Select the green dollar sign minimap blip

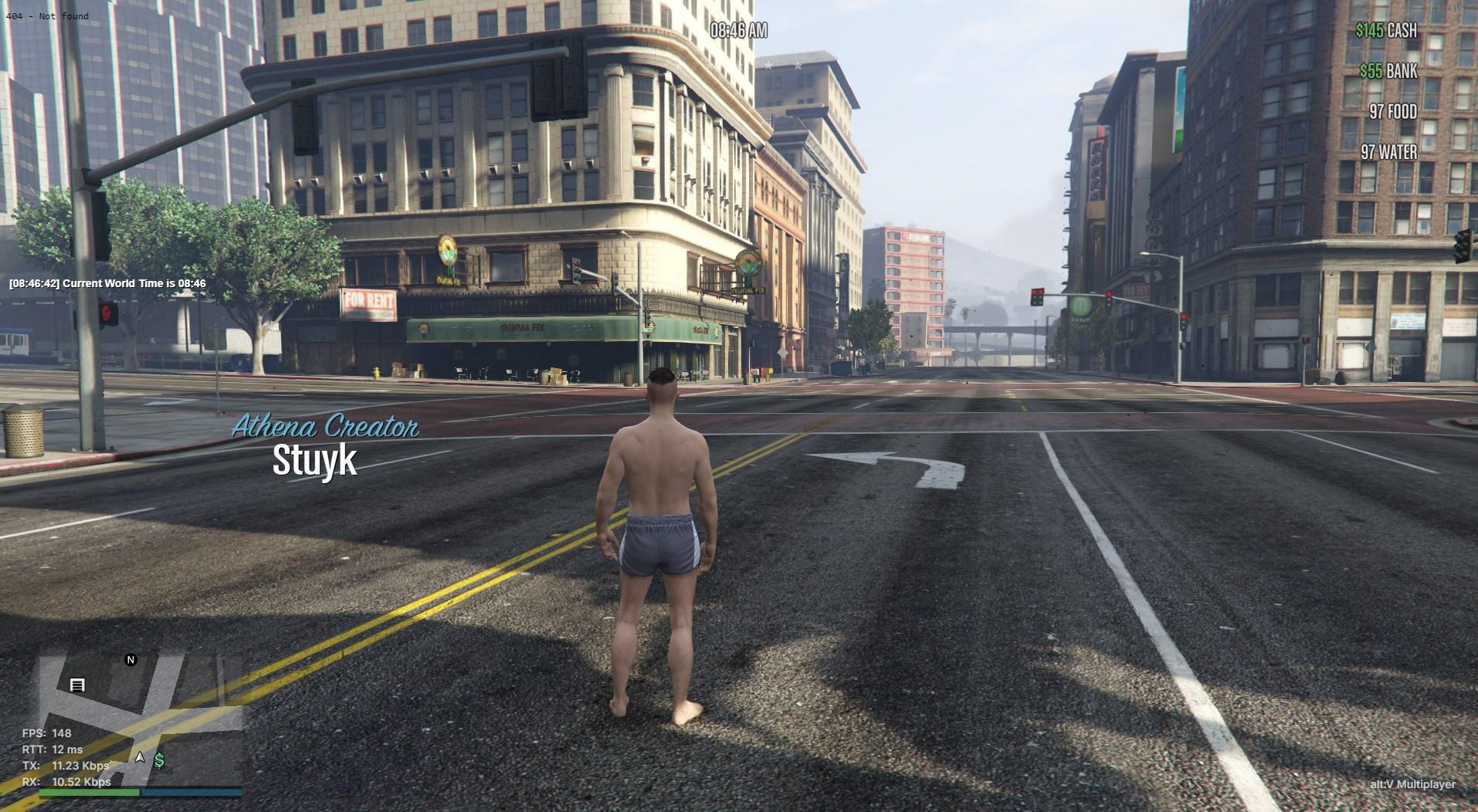[x=159, y=761]
